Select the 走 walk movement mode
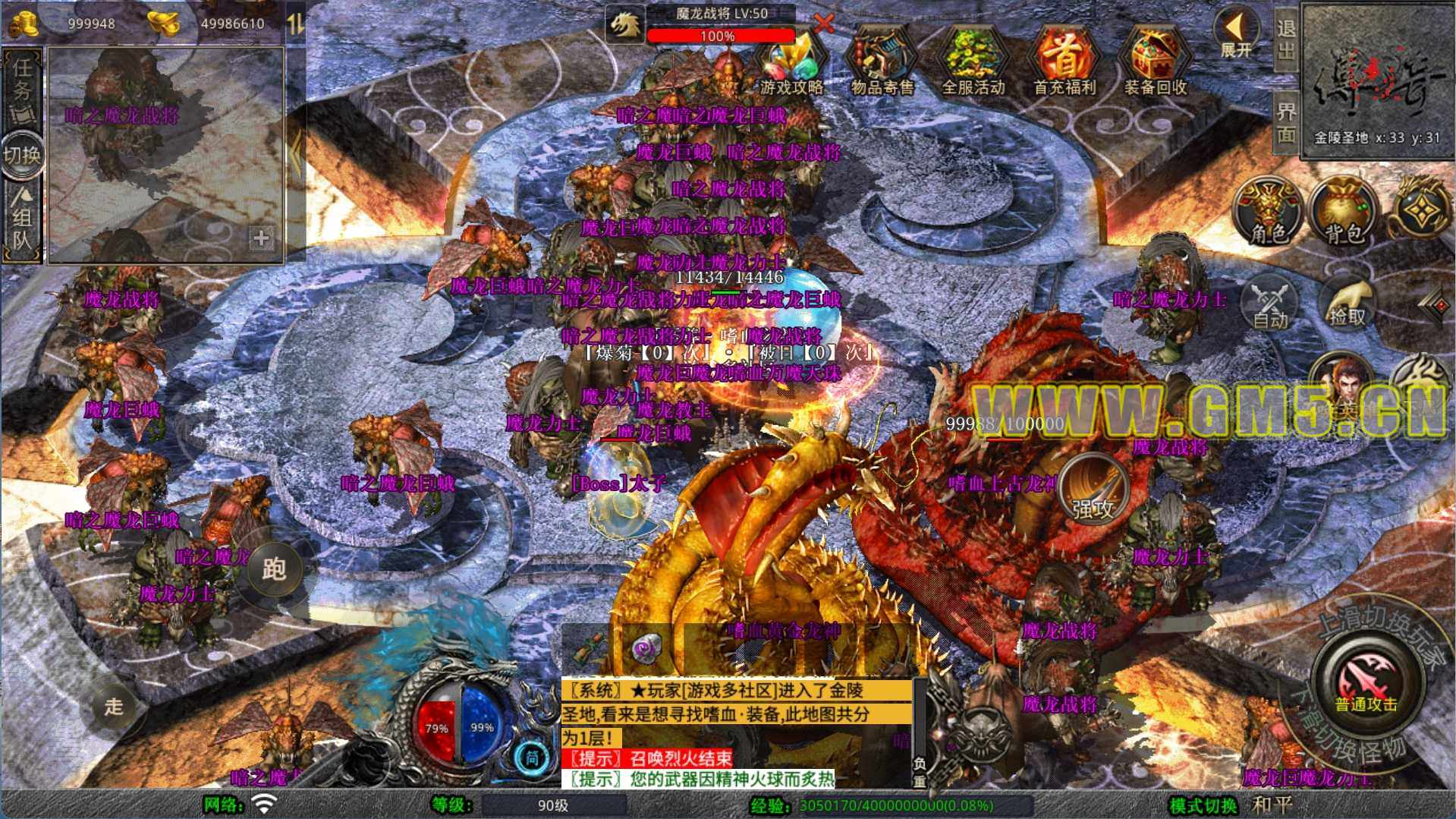Image resolution: width=1456 pixels, height=819 pixels. pyautogui.click(x=114, y=707)
